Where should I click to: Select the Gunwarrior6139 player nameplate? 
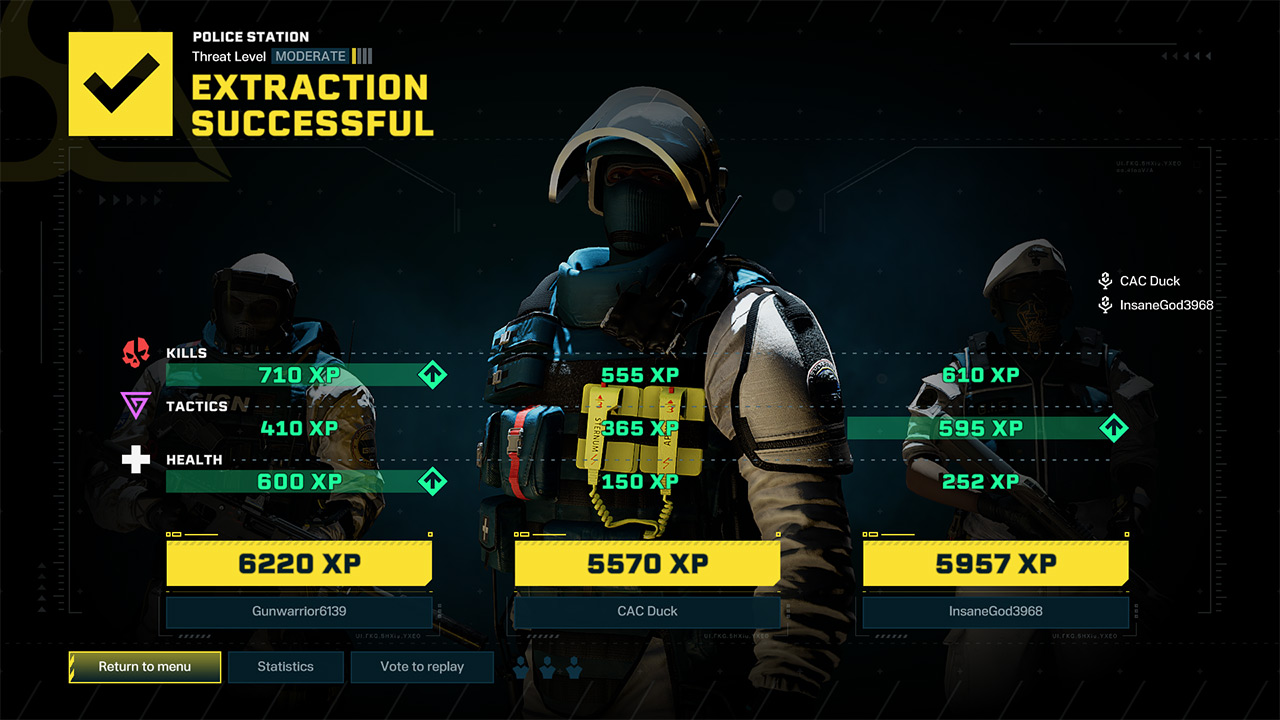299,611
